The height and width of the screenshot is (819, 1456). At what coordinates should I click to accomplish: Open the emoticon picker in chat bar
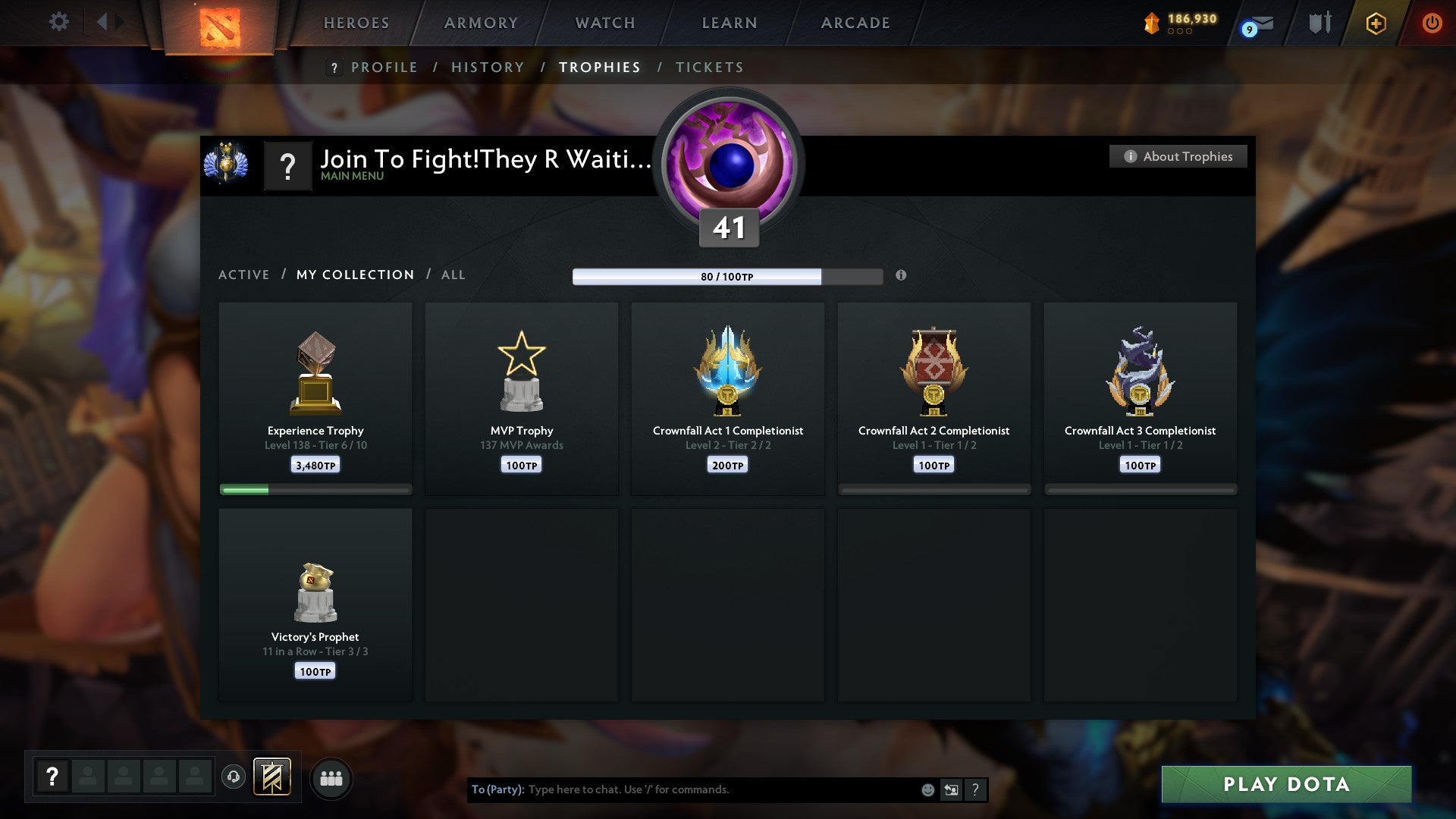(928, 789)
